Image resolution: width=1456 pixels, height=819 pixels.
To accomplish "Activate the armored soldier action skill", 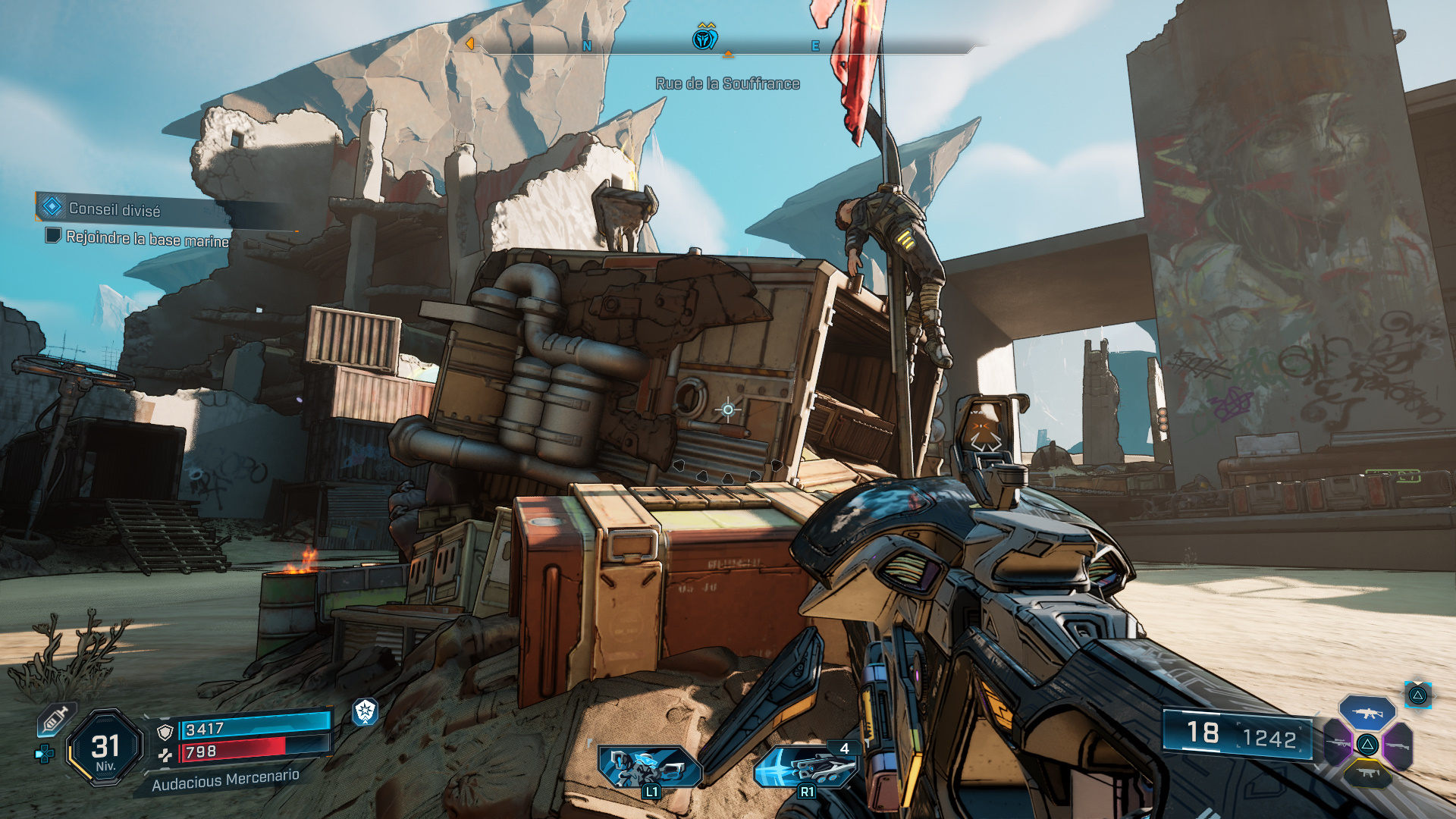I will click(x=648, y=766).
